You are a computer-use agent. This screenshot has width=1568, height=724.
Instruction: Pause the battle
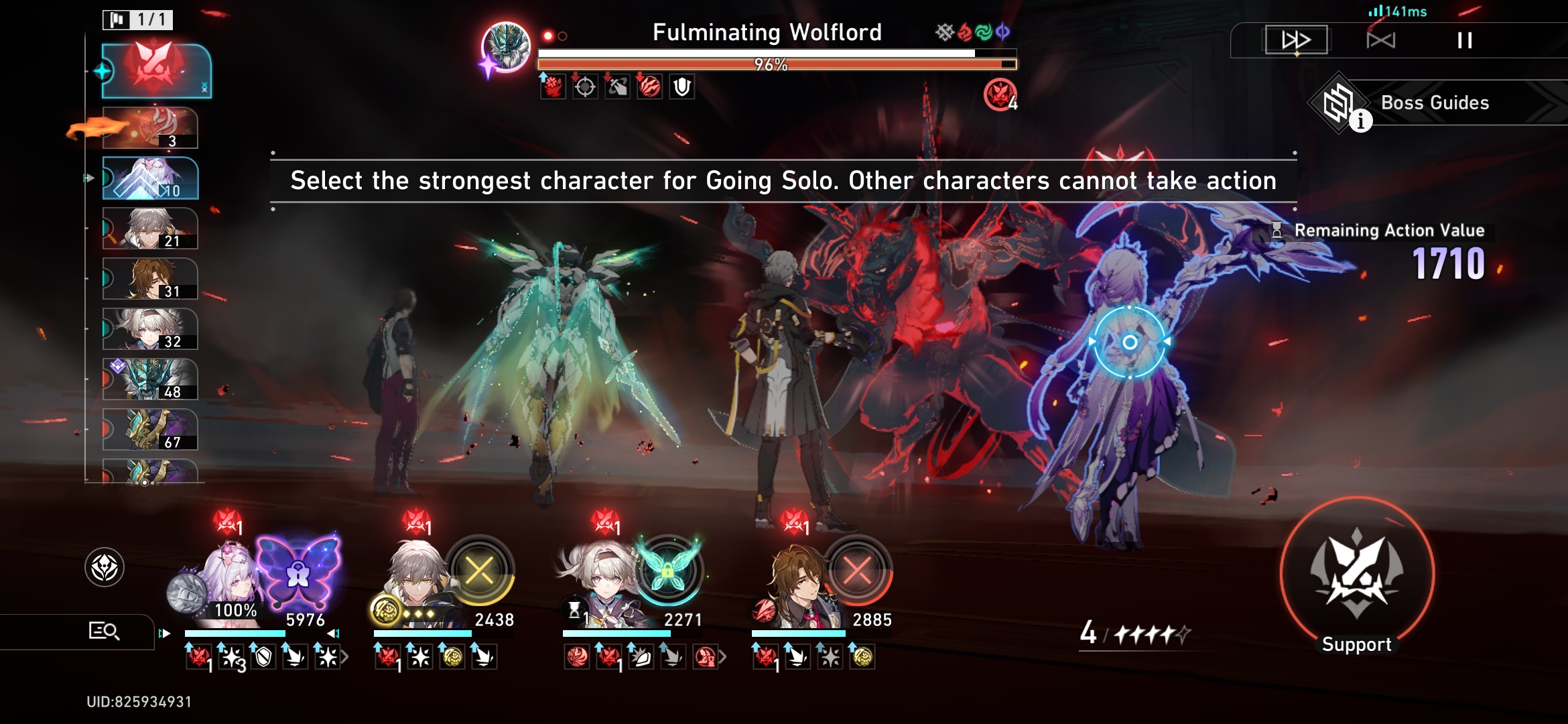1464,39
